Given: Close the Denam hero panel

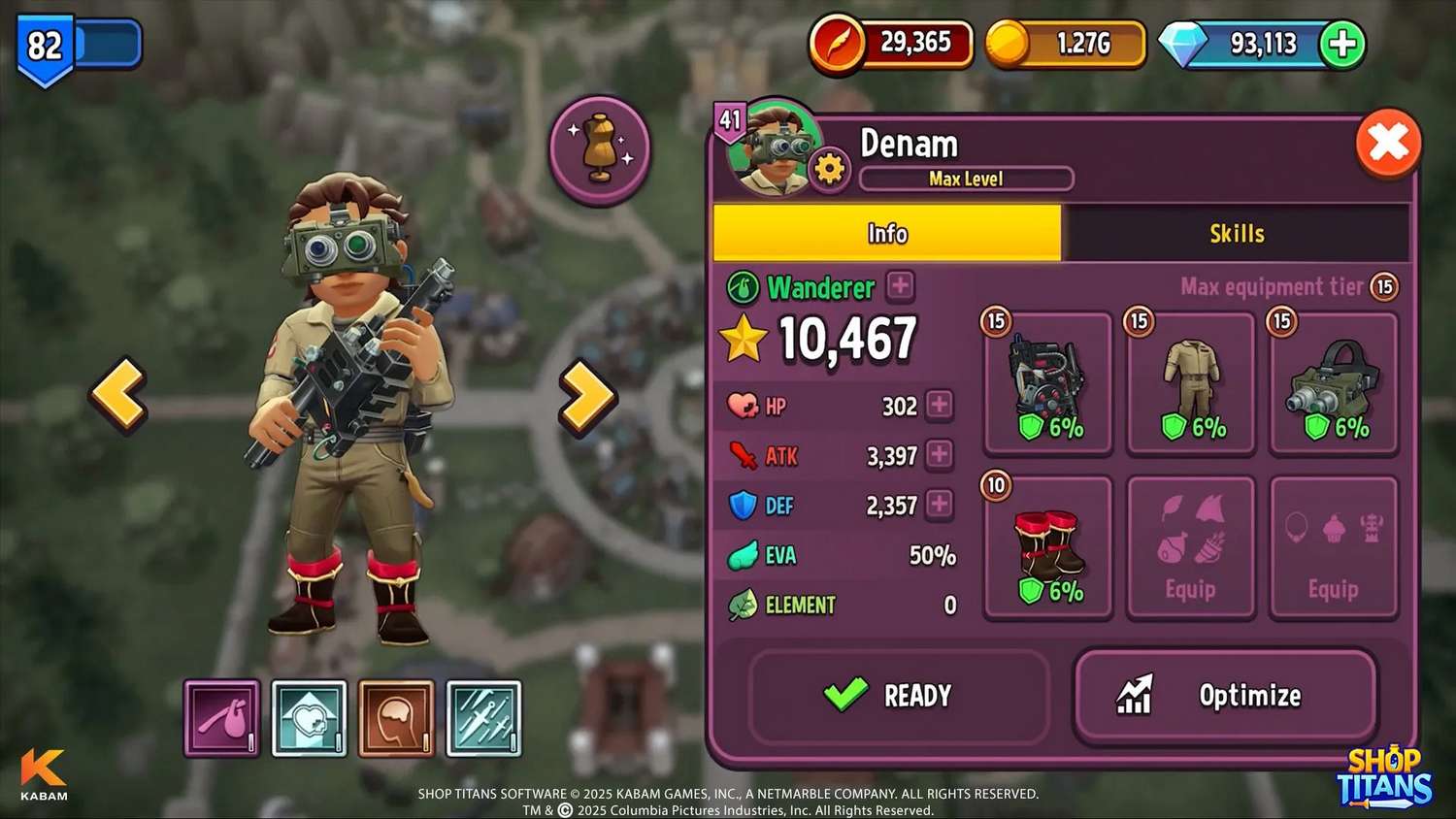Looking at the screenshot, I should [x=1388, y=145].
